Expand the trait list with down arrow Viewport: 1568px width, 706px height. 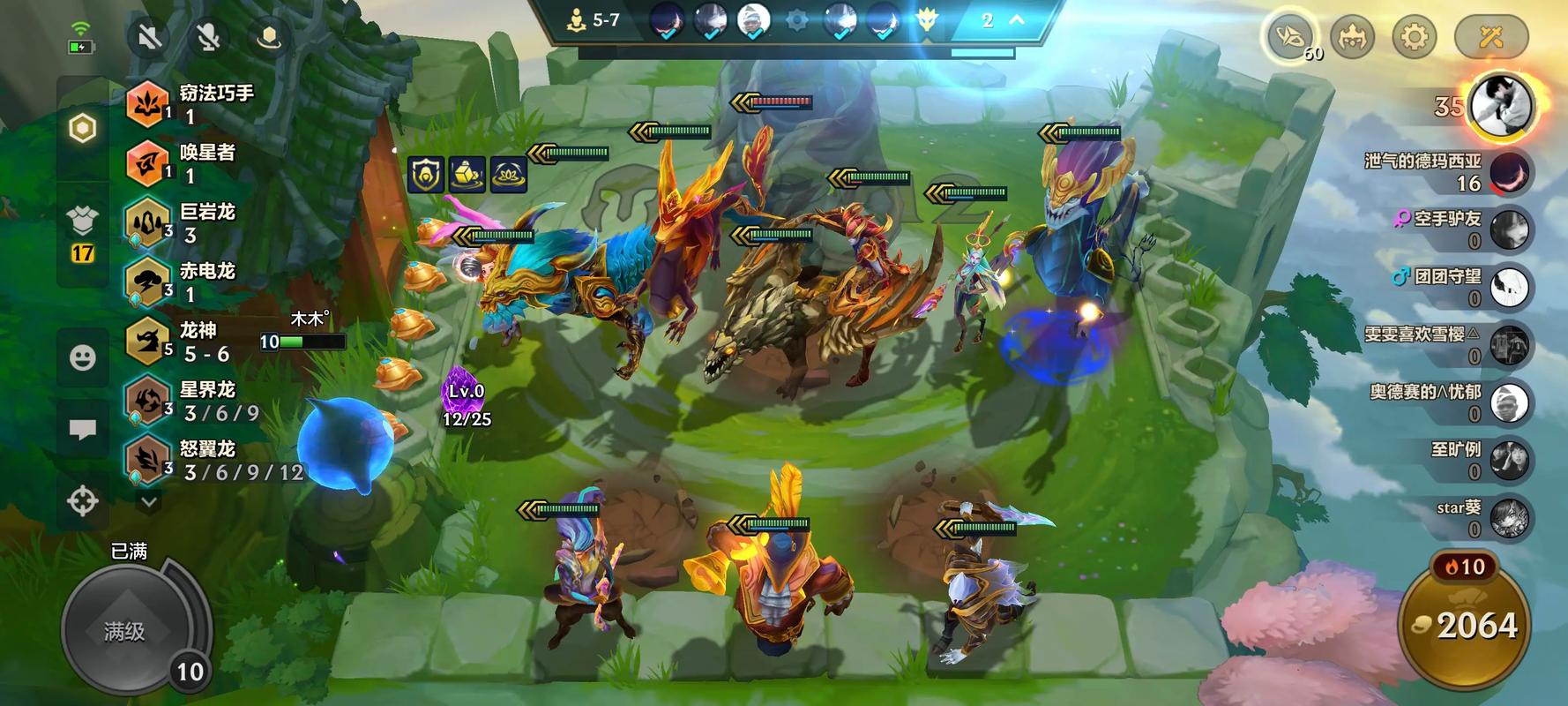point(149,502)
